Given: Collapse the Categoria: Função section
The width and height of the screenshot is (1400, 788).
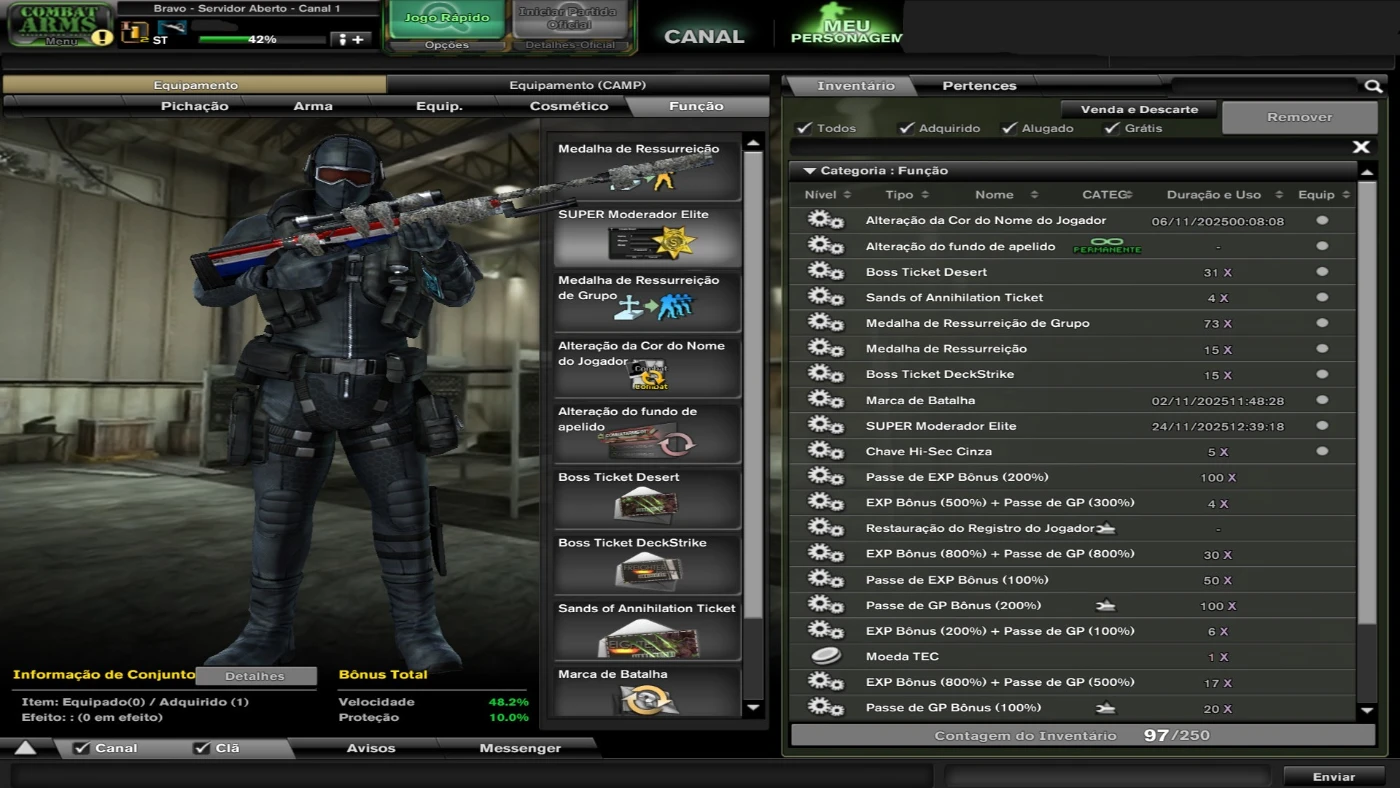Looking at the screenshot, I should [x=807, y=170].
